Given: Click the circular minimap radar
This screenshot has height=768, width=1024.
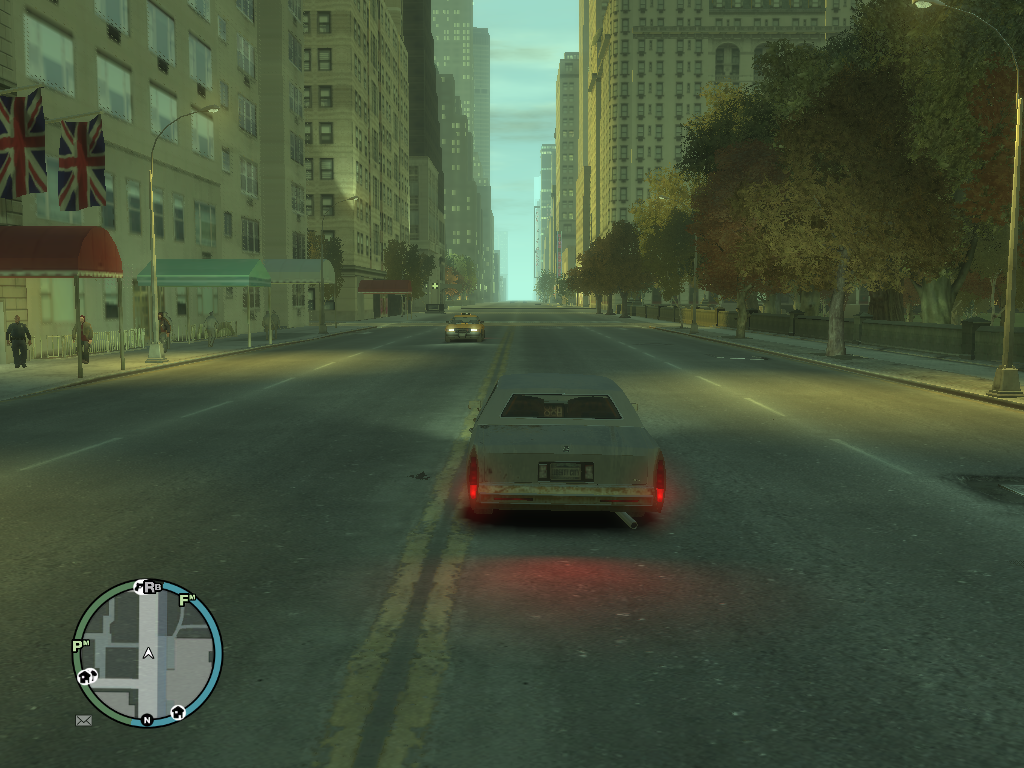Looking at the screenshot, I should point(147,653).
